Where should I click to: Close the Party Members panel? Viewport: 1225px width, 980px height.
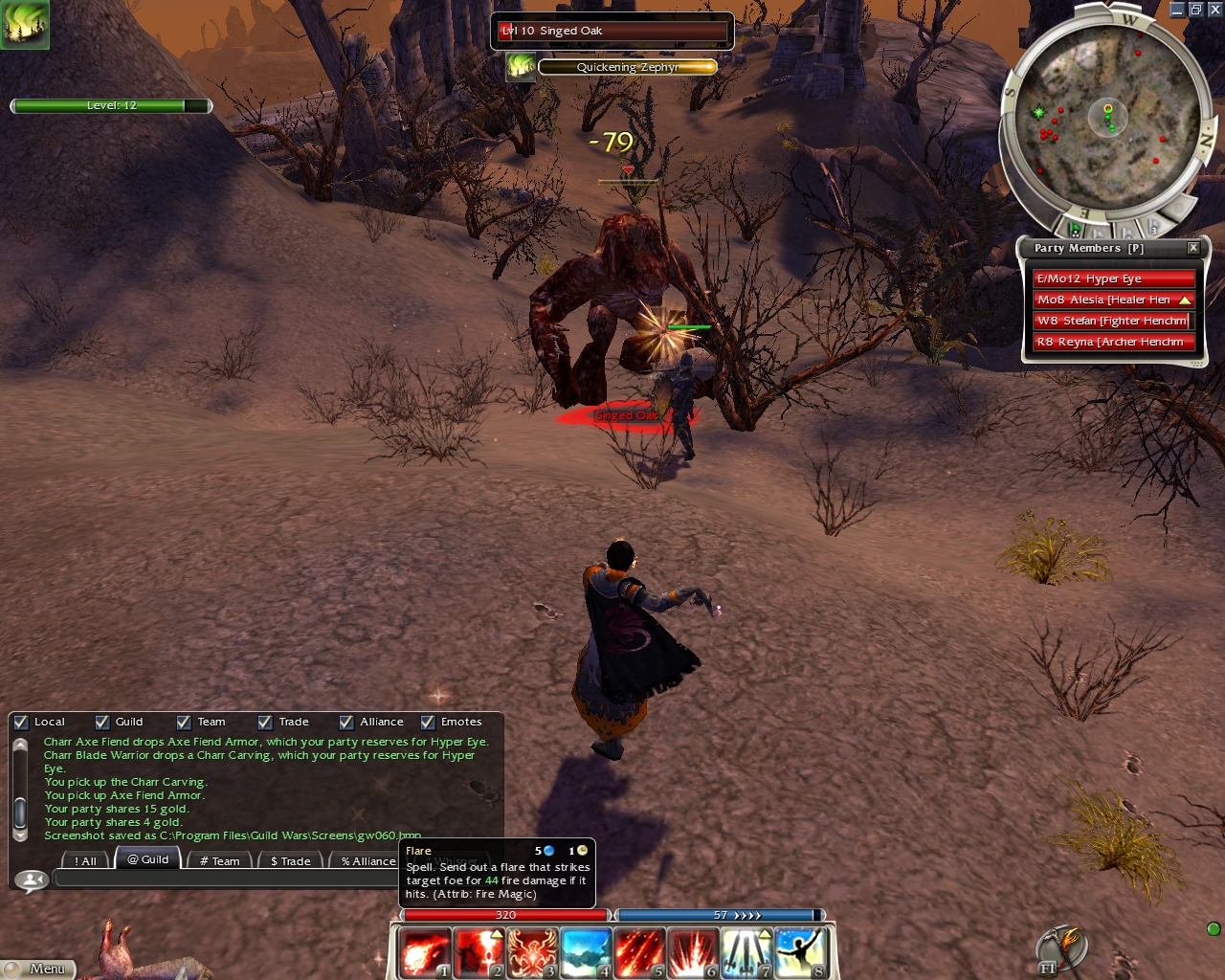(1193, 248)
